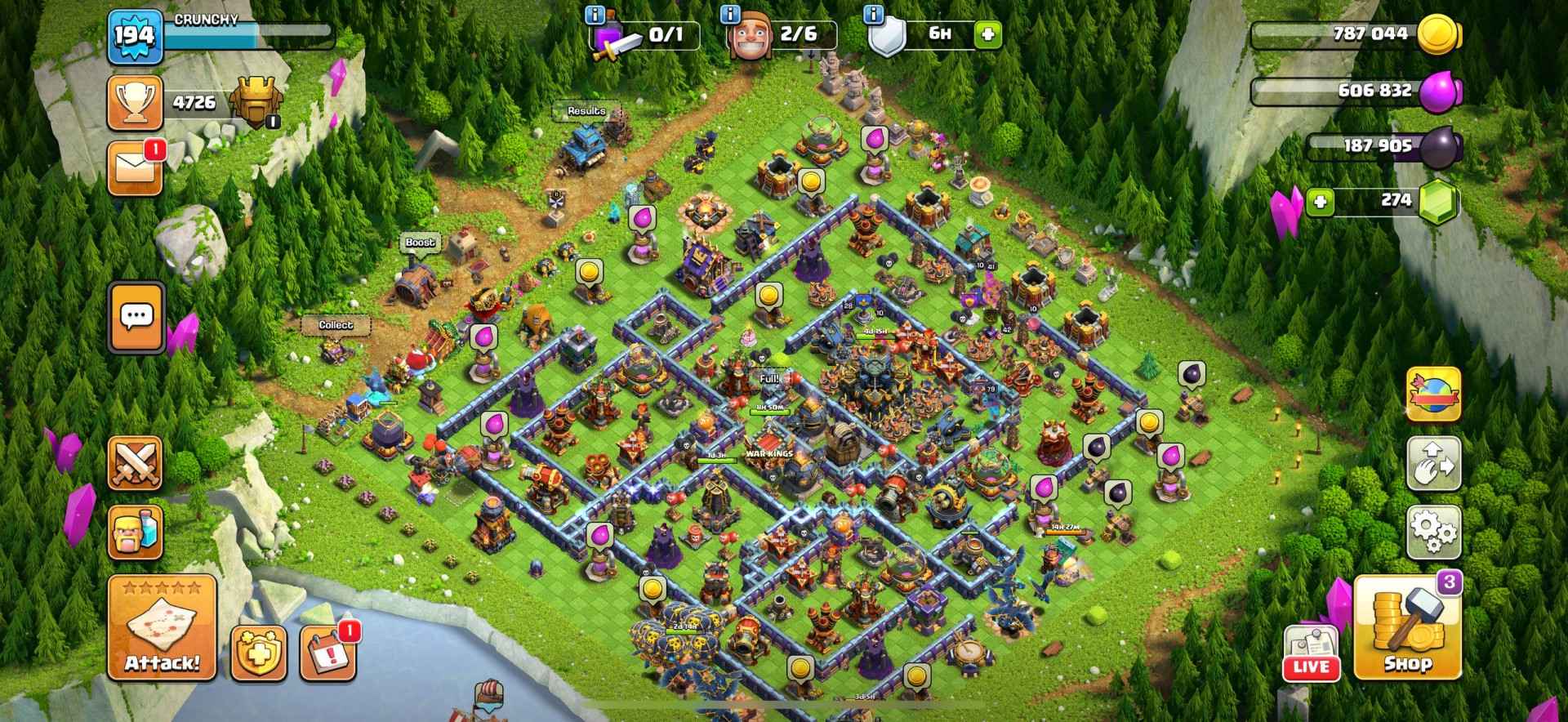
Task: Show shield info tooltip
Action: tap(874, 15)
